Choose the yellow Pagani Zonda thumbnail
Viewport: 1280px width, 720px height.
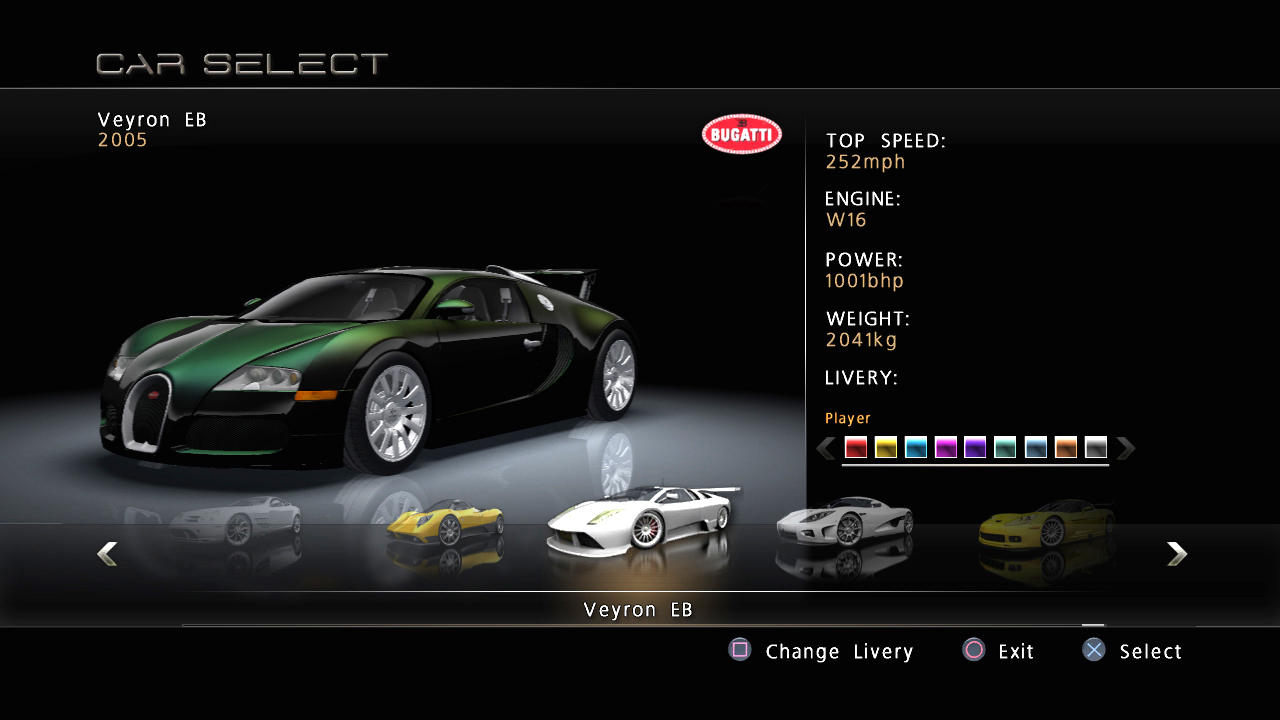(445, 523)
